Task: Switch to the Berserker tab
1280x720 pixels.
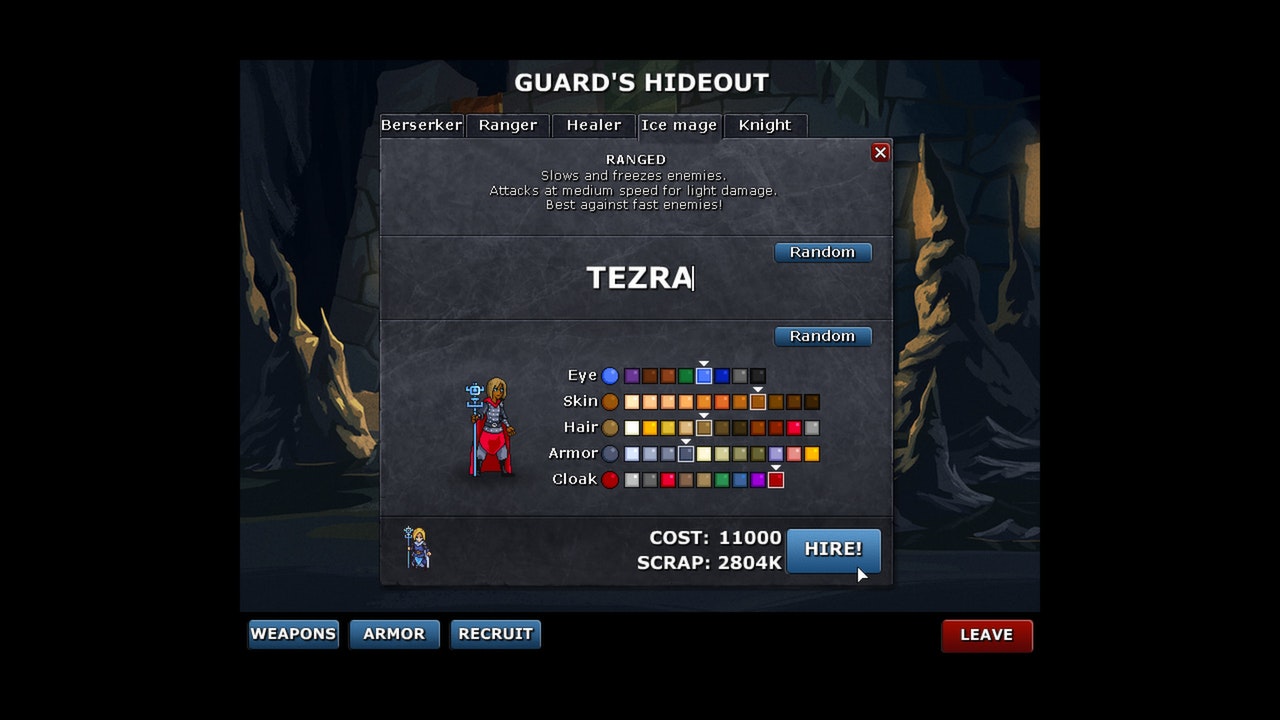Action: (421, 125)
